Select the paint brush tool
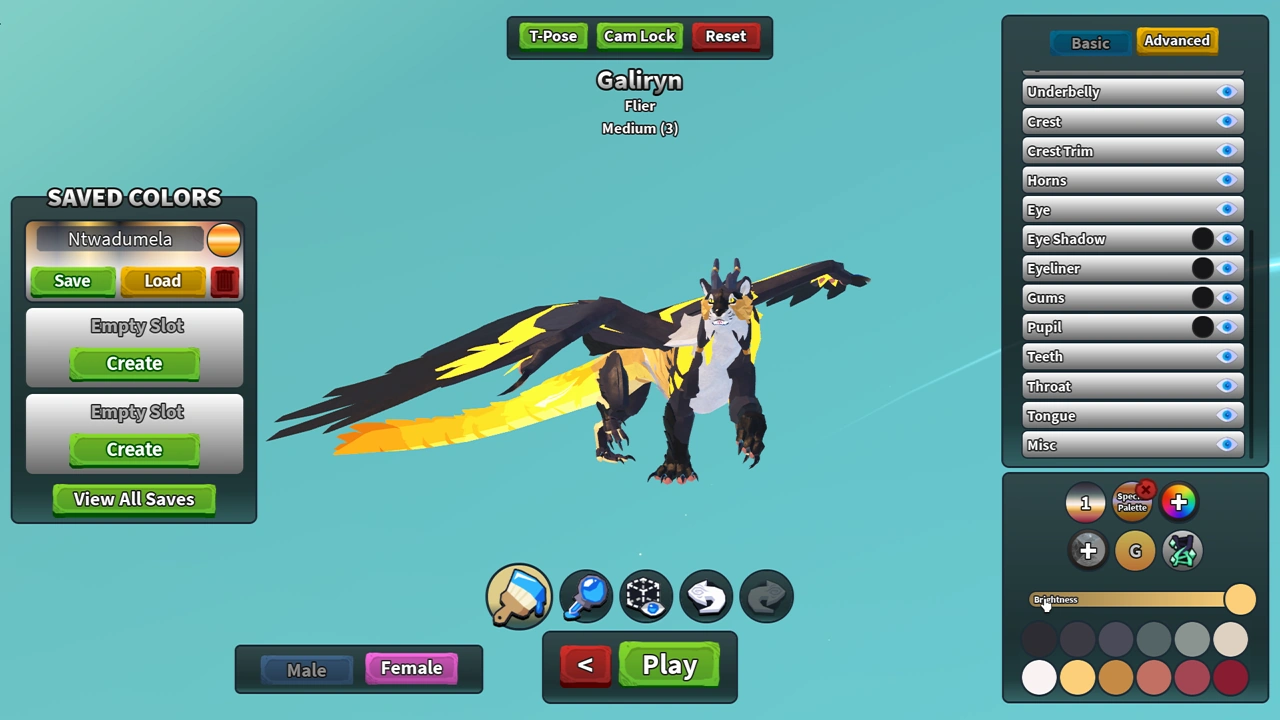The height and width of the screenshot is (720, 1280). 518,595
